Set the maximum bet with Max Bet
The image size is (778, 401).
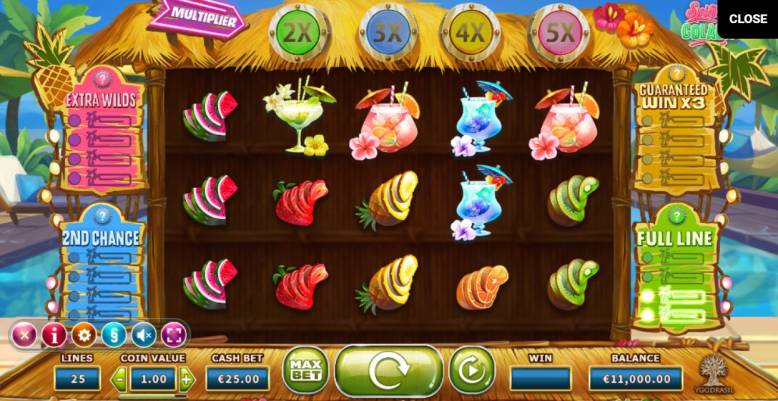coord(305,371)
